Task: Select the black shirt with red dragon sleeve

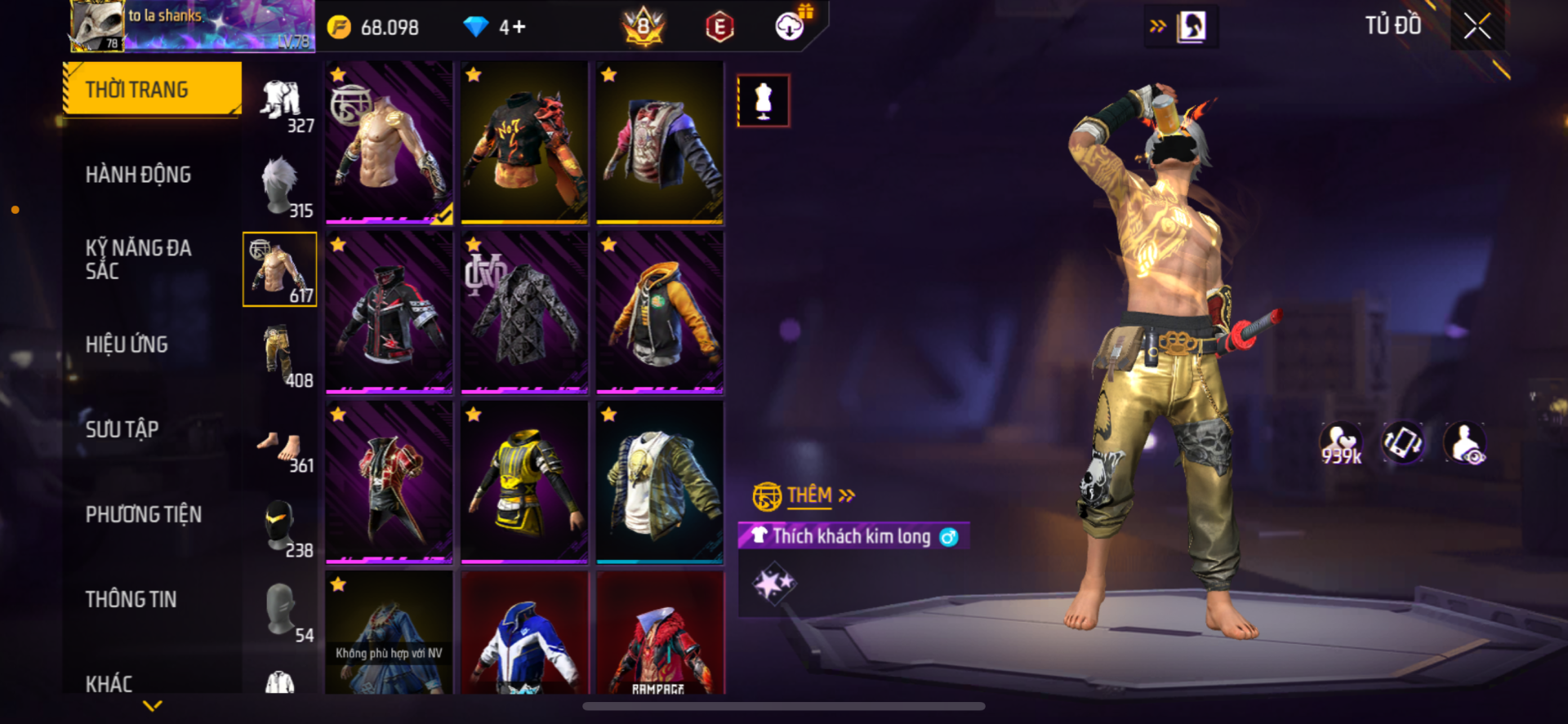Action: (524, 142)
